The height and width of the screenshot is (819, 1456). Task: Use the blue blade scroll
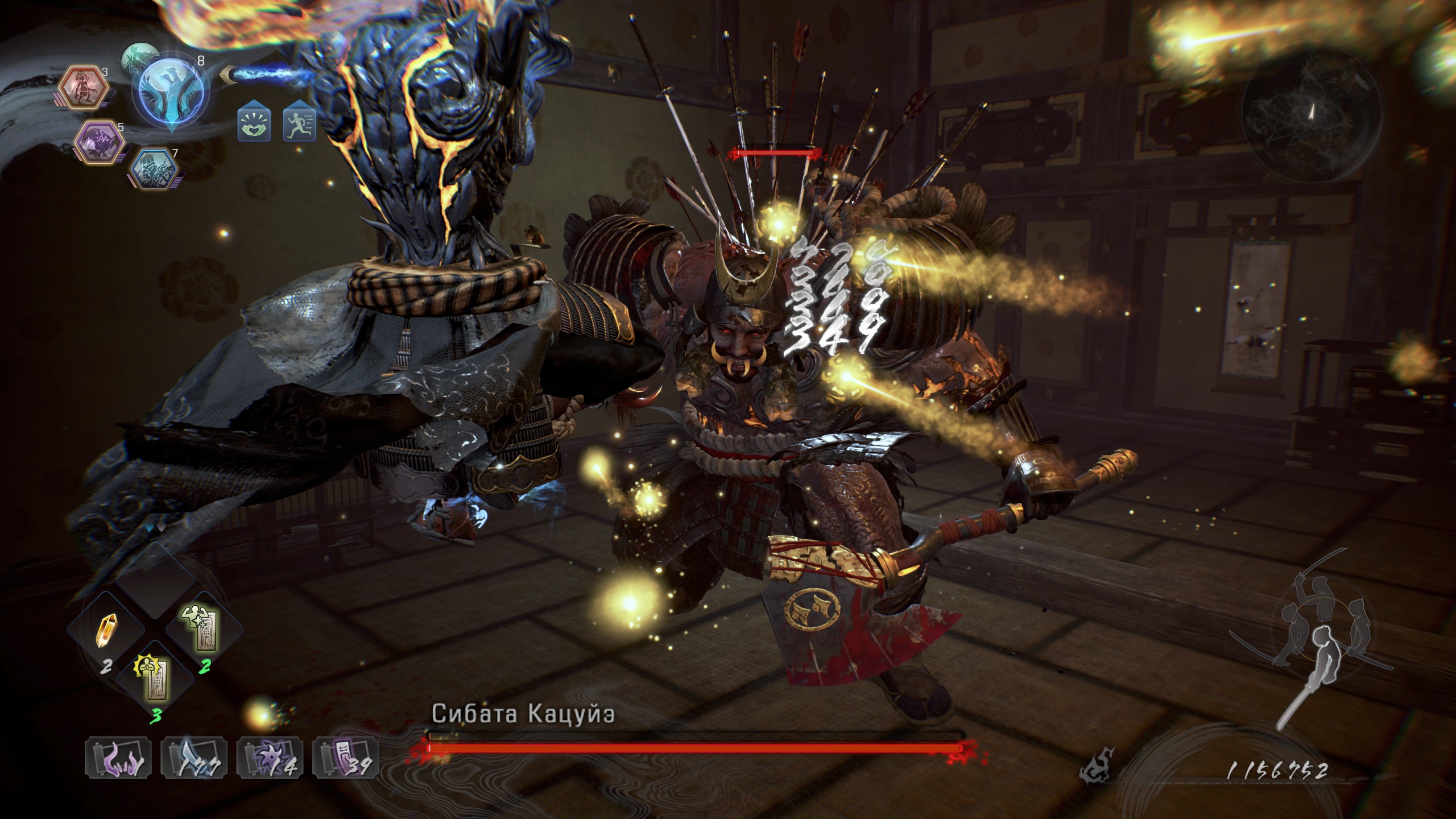point(195,758)
